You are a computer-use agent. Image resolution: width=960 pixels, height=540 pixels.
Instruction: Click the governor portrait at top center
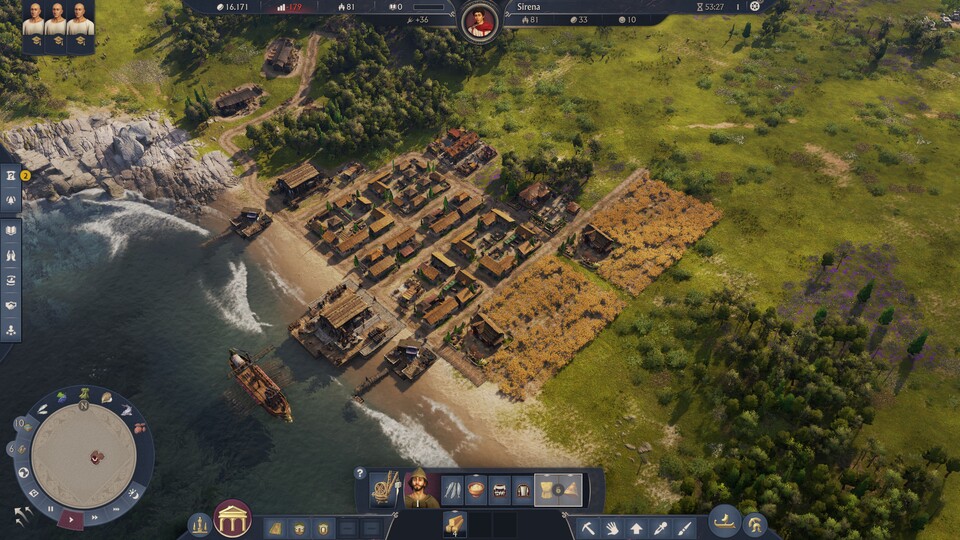[481, 21]
